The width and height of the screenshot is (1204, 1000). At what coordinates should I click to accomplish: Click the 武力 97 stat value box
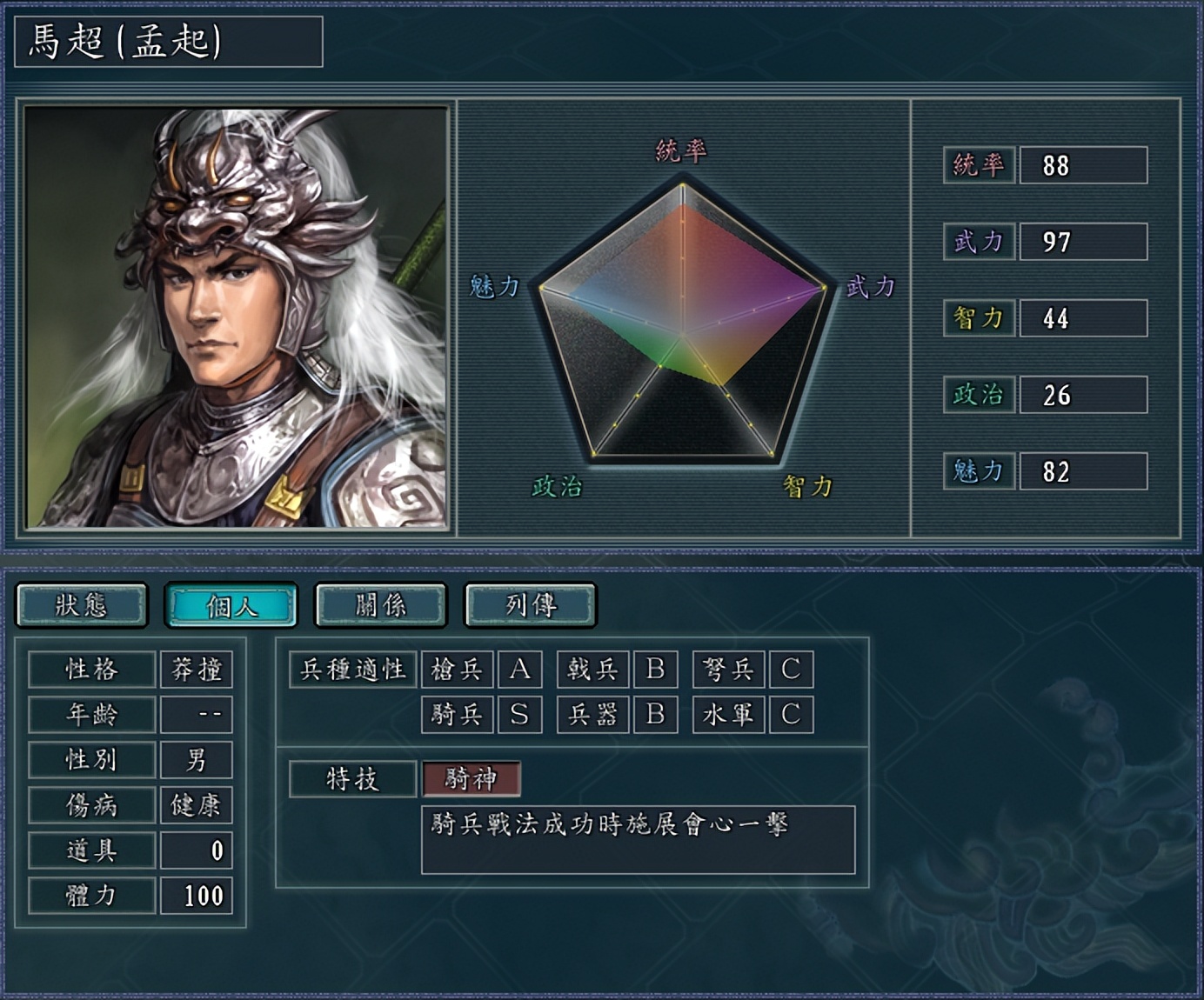[1082, 241]
